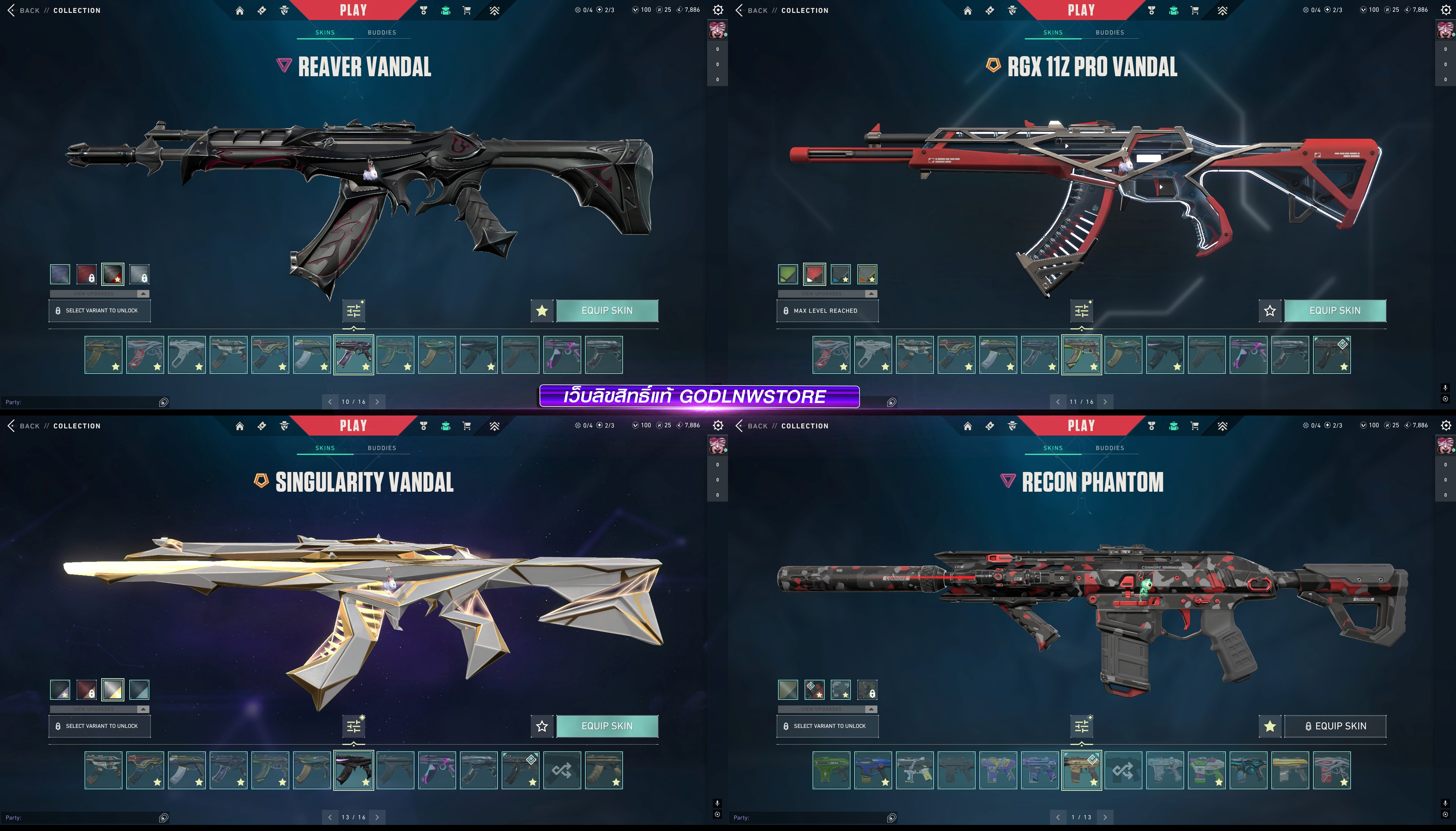Select the random shuffle tile in Singularity Vandal's skin row

point(562,770)
